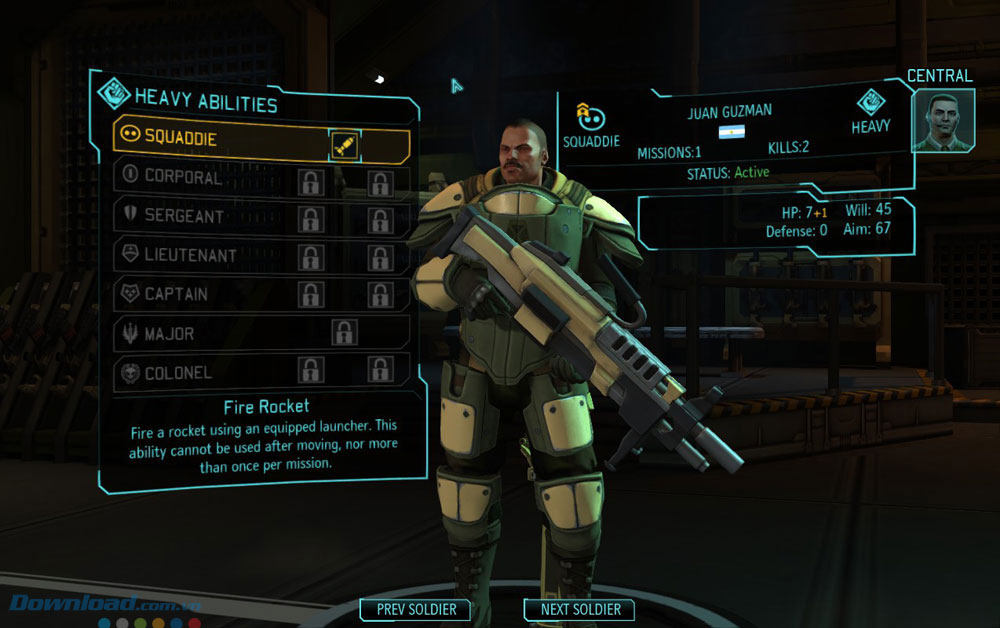Select the Corporal rank row

pyautogui.click(x=200, y=177)
